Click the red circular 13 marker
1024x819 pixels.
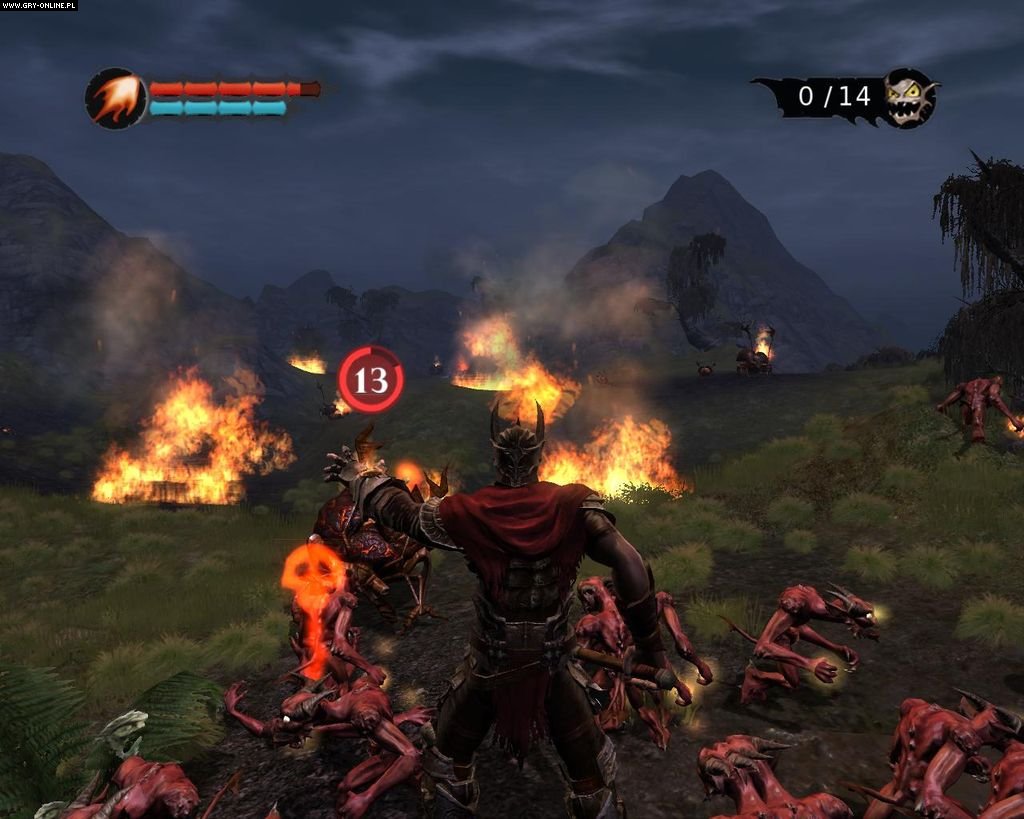tap(371, 380)
